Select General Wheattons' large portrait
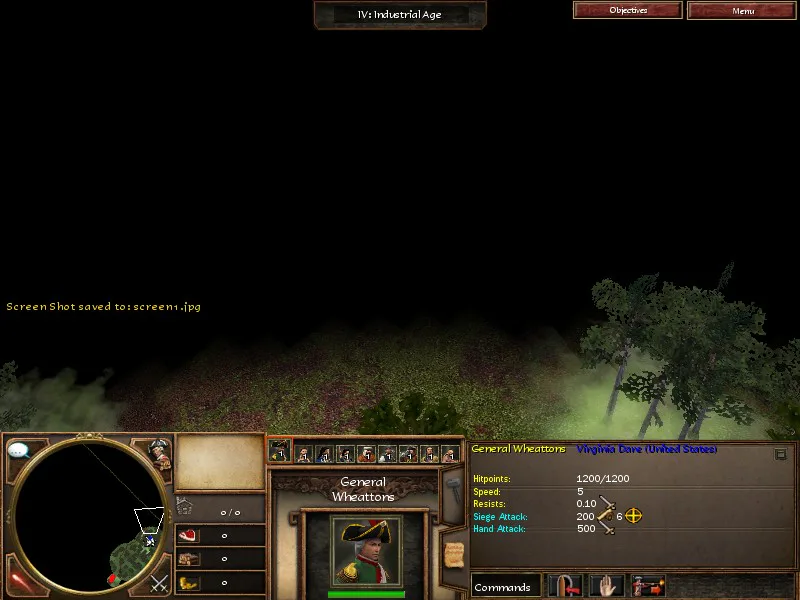This screenshot has height=600, width=800. 366,549
